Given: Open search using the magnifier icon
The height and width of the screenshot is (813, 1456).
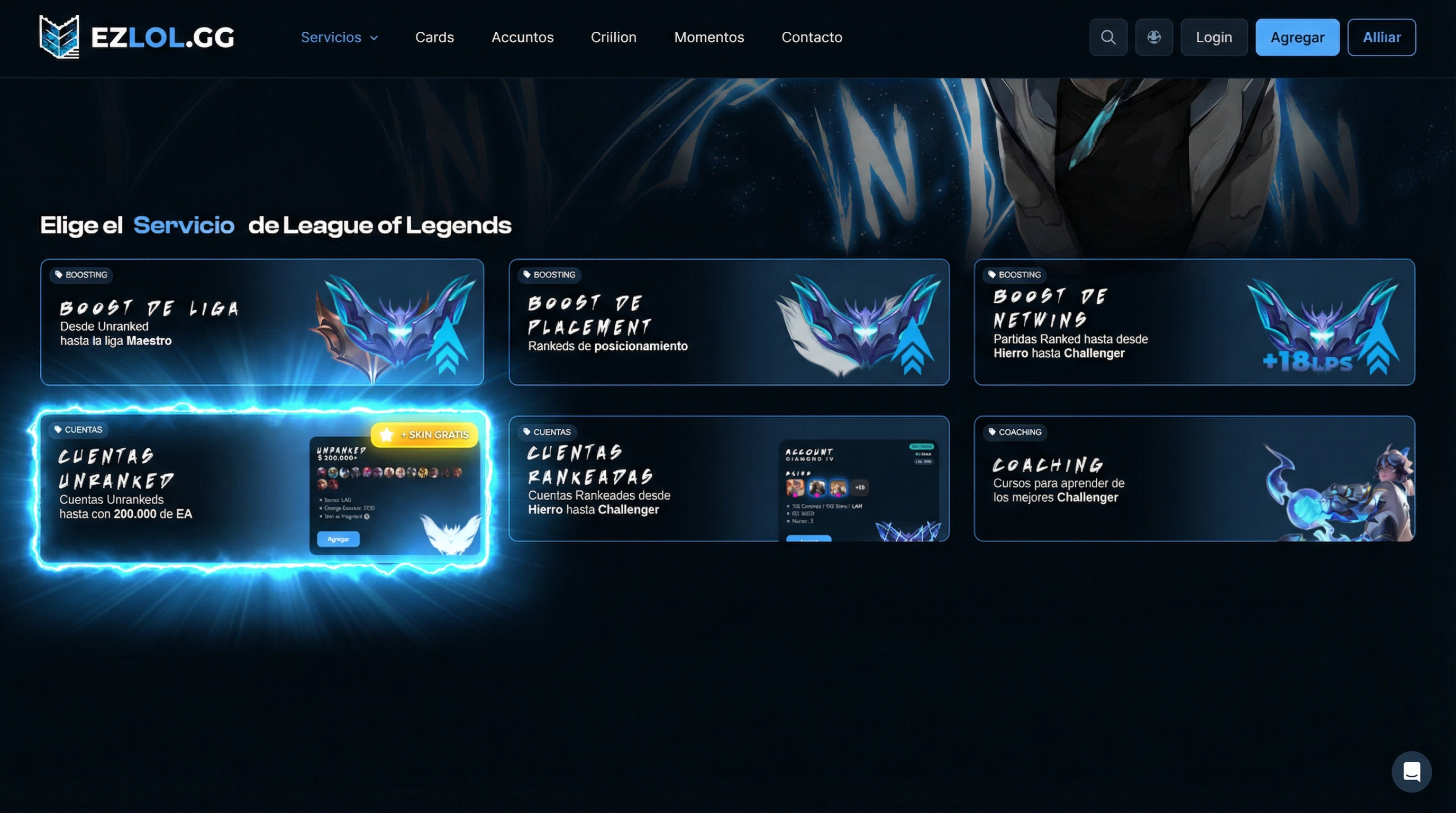Looking at the screenshot, I should pos(1108,37).
